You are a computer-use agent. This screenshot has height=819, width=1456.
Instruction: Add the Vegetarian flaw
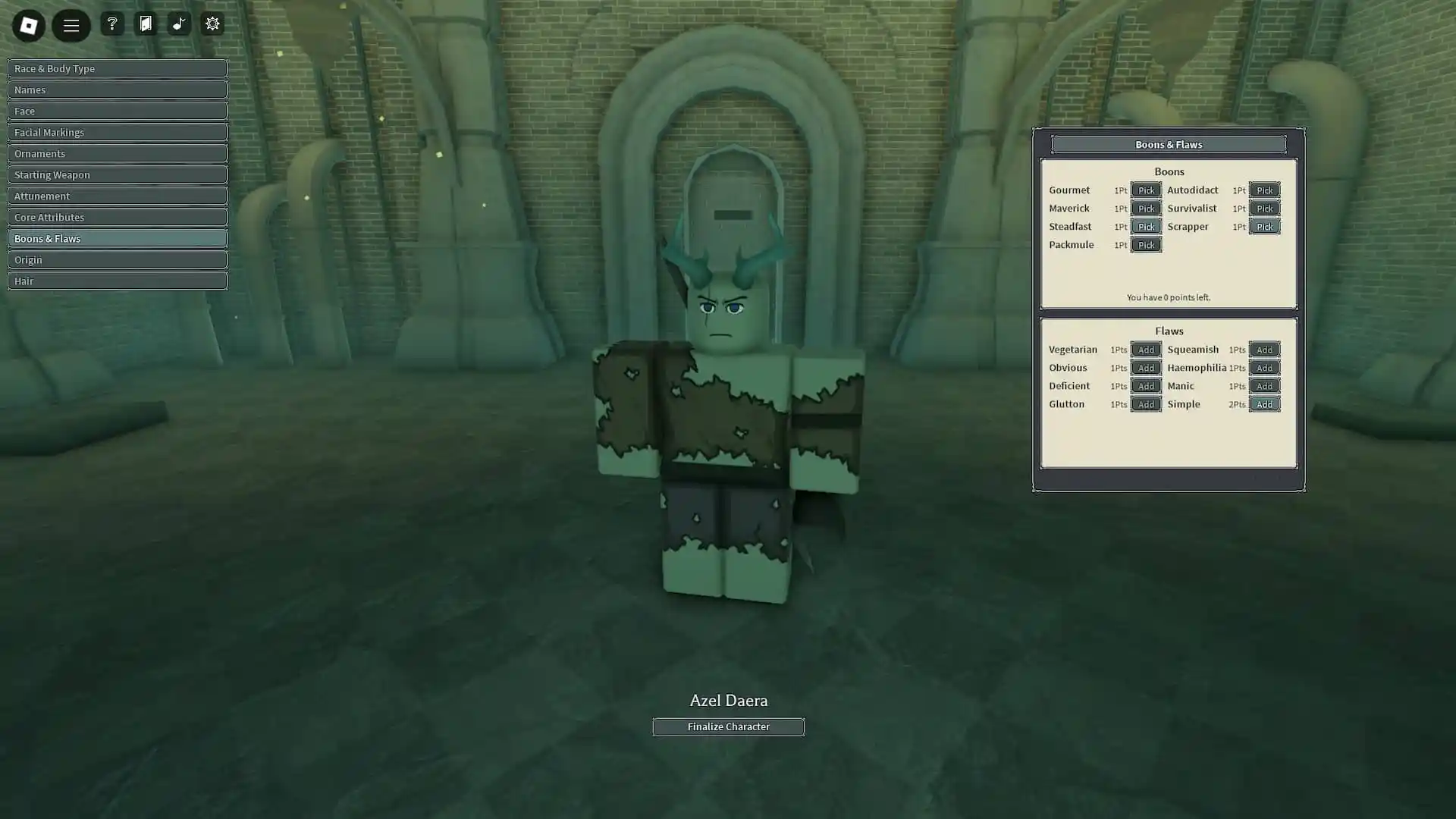[1146, 350]
